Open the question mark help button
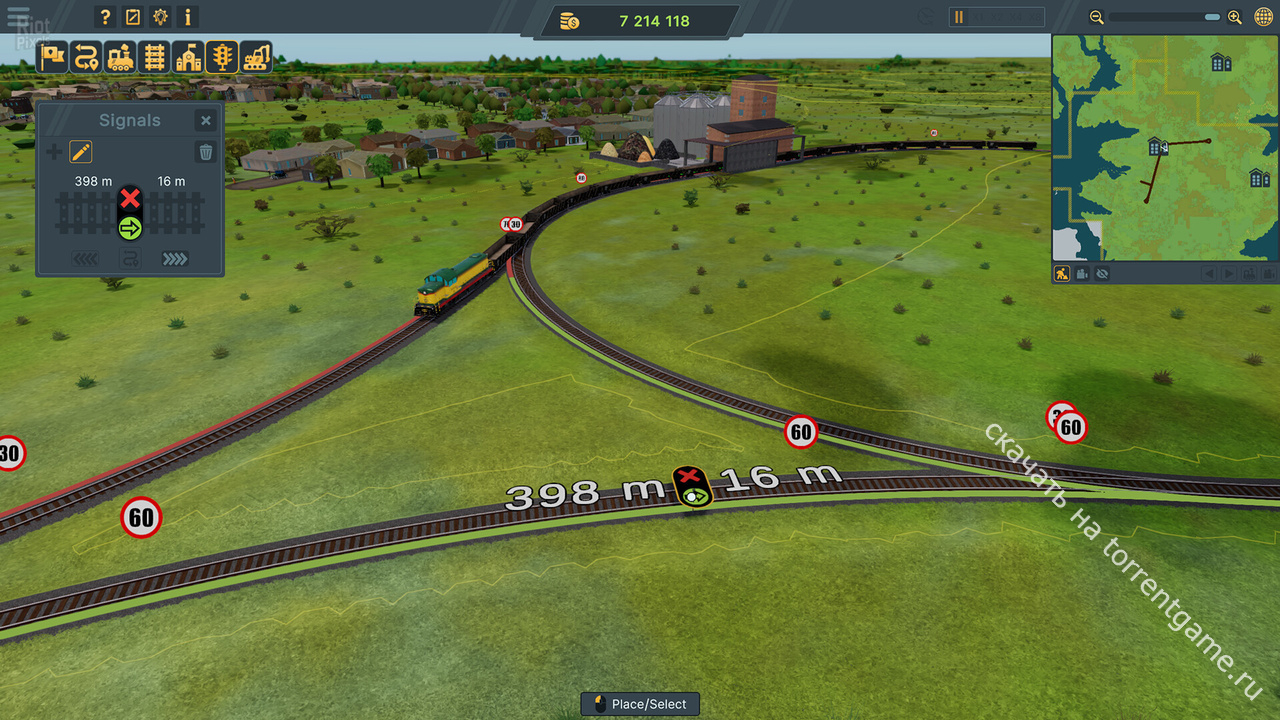 (105, 17)
